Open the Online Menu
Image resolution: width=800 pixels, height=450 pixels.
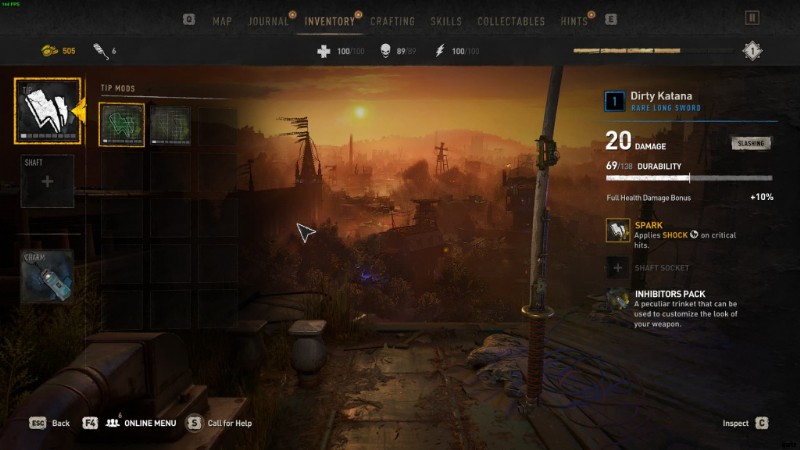pyautogui.click(x=139, y=423)
